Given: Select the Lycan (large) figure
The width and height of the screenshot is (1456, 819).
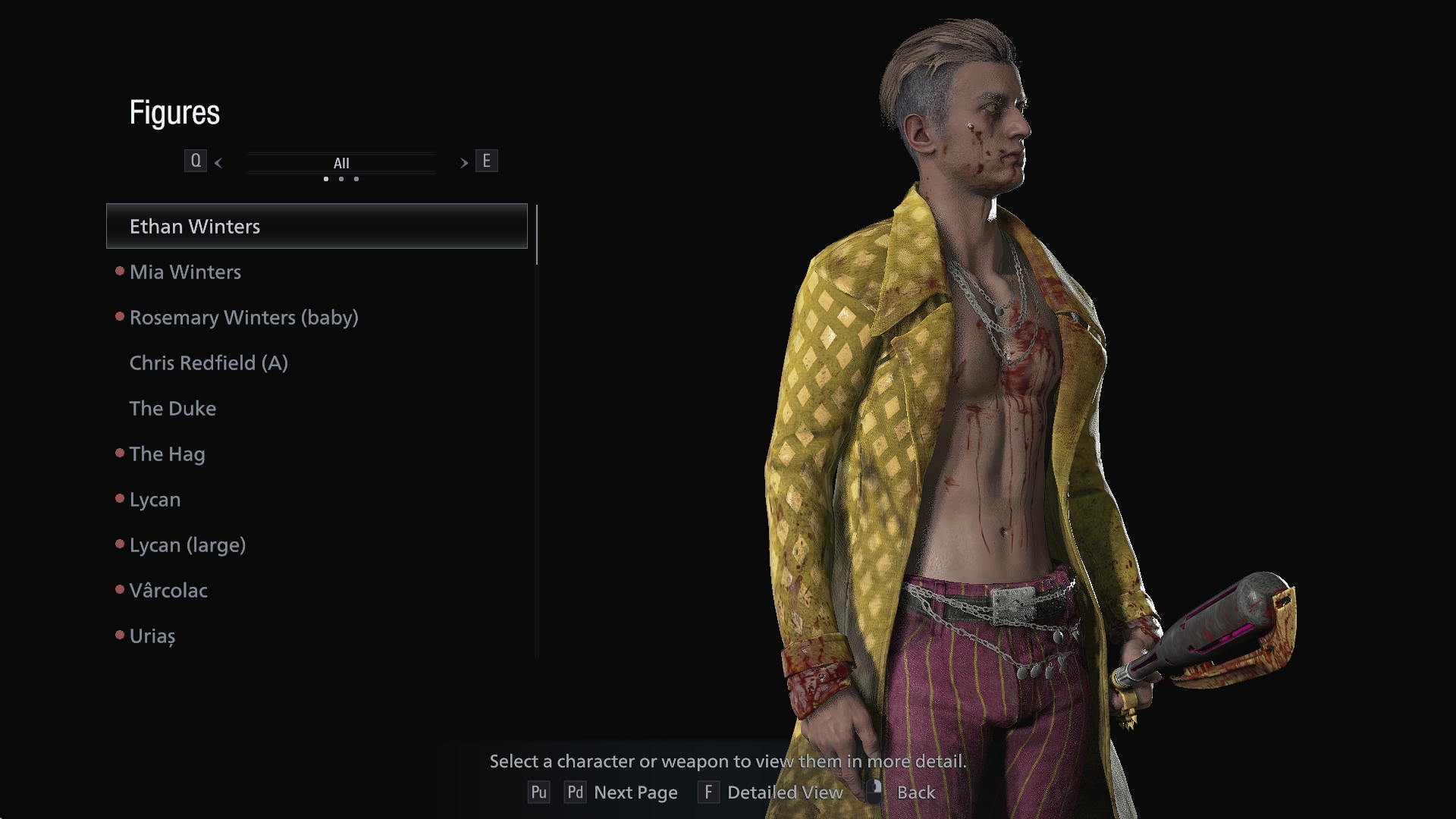Looking at the screenshot, I should click(x=187, y=545).
